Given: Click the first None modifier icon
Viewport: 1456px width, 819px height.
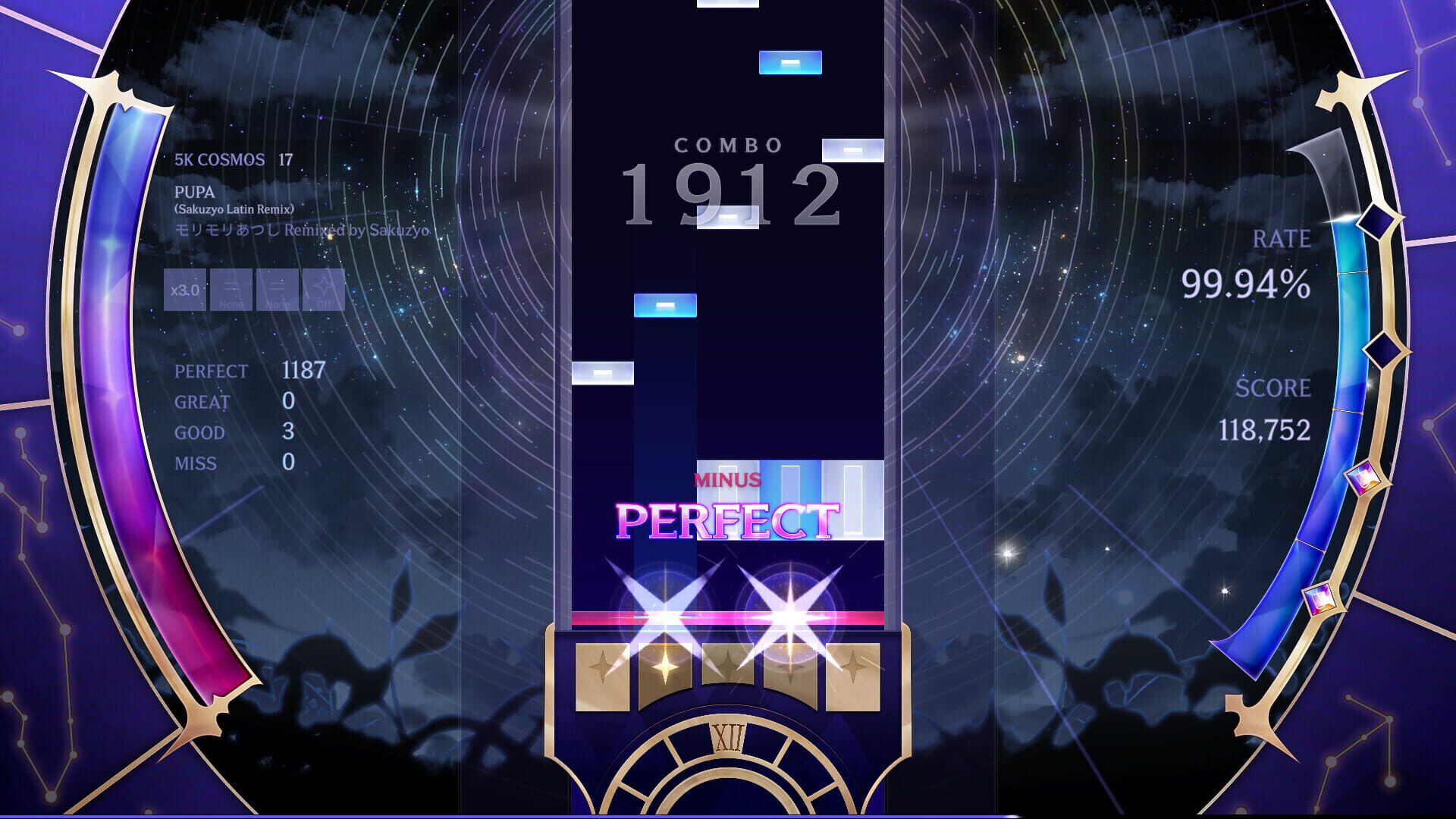Looking at the screenshot, I should pos(231,289).
